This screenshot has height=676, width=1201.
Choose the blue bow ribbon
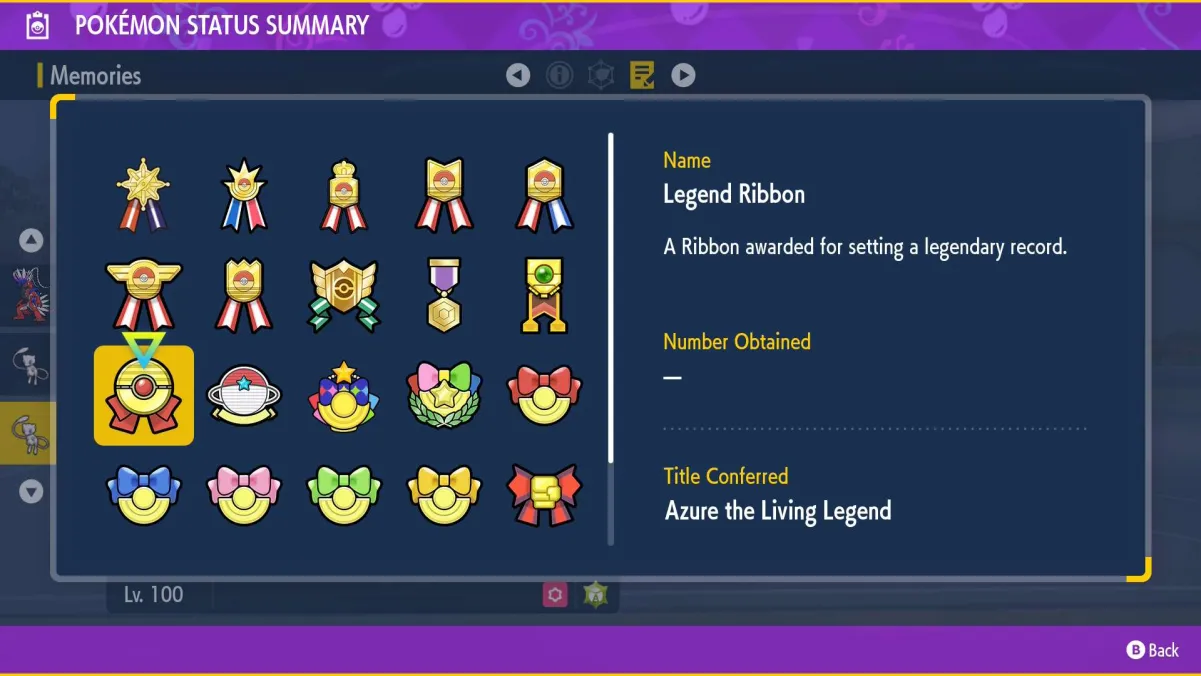point(144,494)
